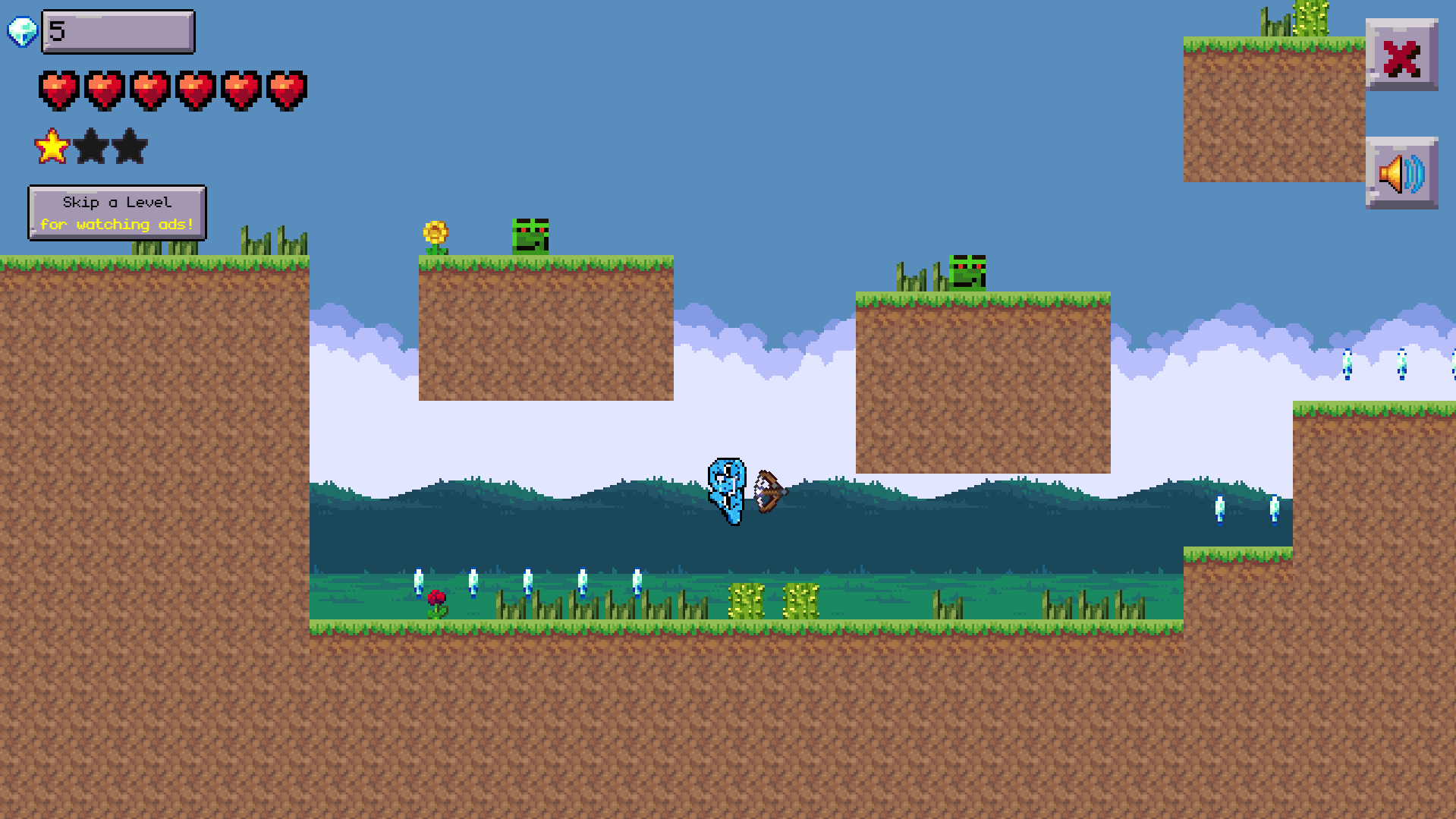
Task: Select the gem count input field
Action: [118, 31]
